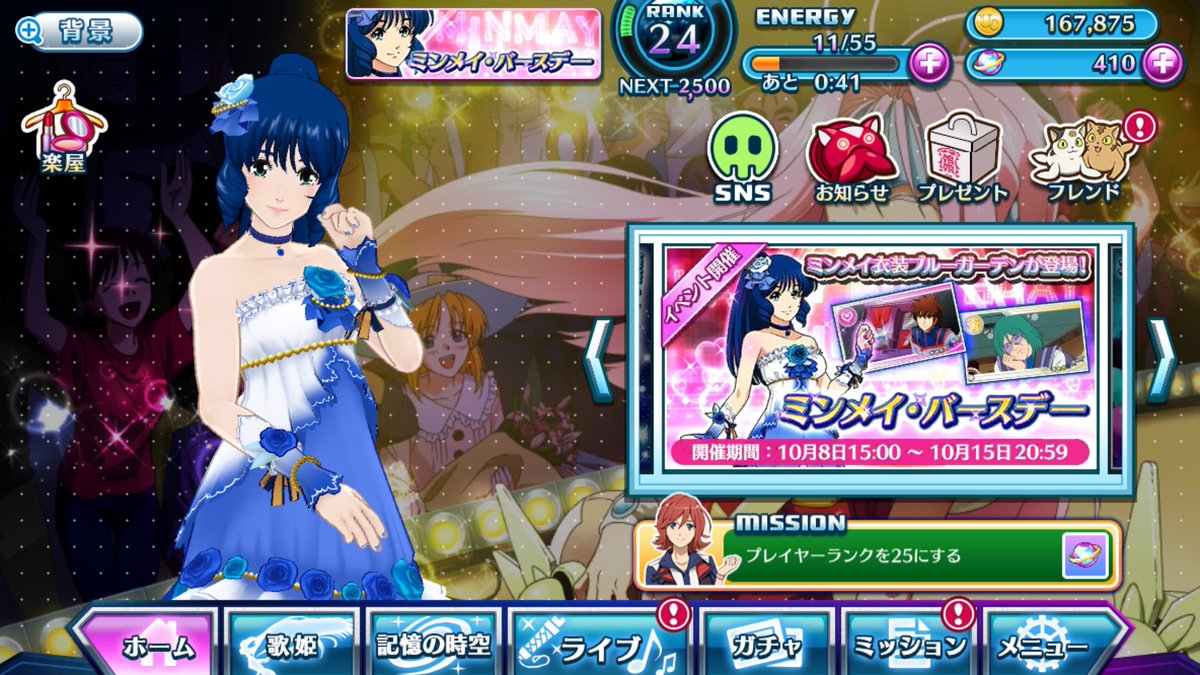Add energy with the plus button

pyautogui.click(x=929, y=63)
